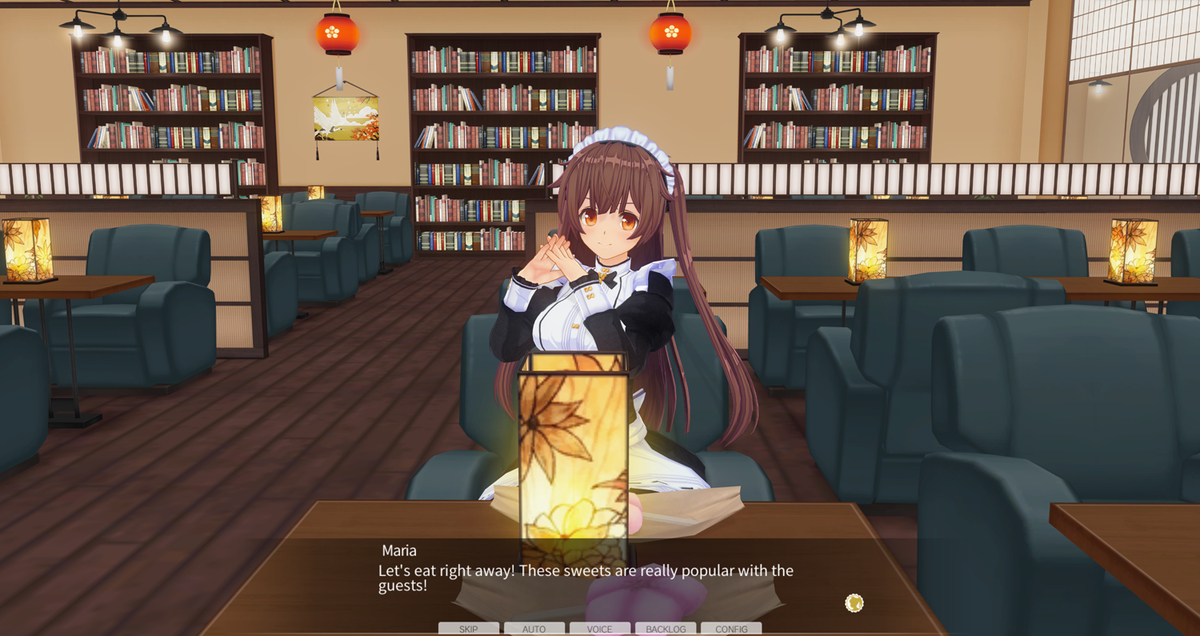Enable AUTO dialogue advance
Viewport: 1200px width, 636px height.
(534, 629)
